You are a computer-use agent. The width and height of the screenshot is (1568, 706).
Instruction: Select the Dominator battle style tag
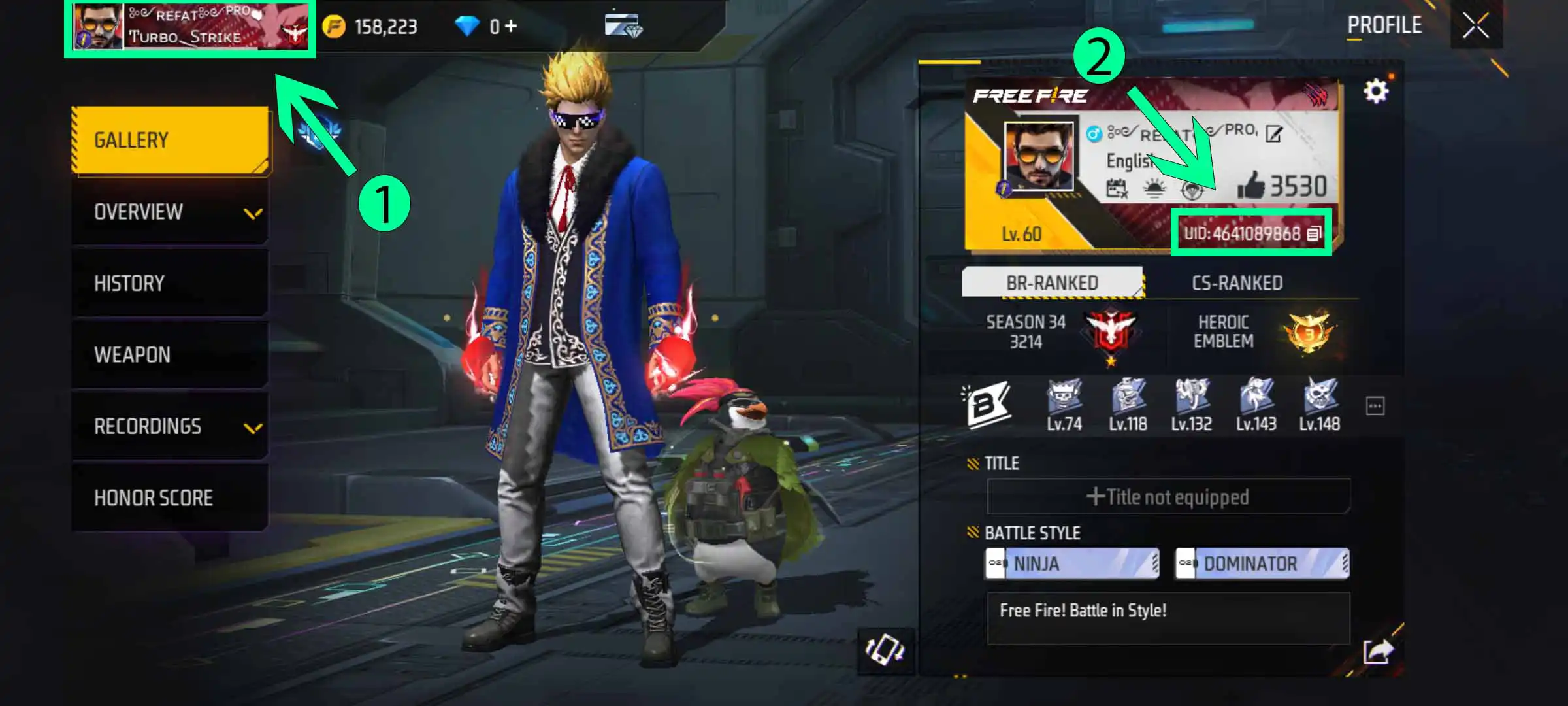click(x=1262, y=563)
